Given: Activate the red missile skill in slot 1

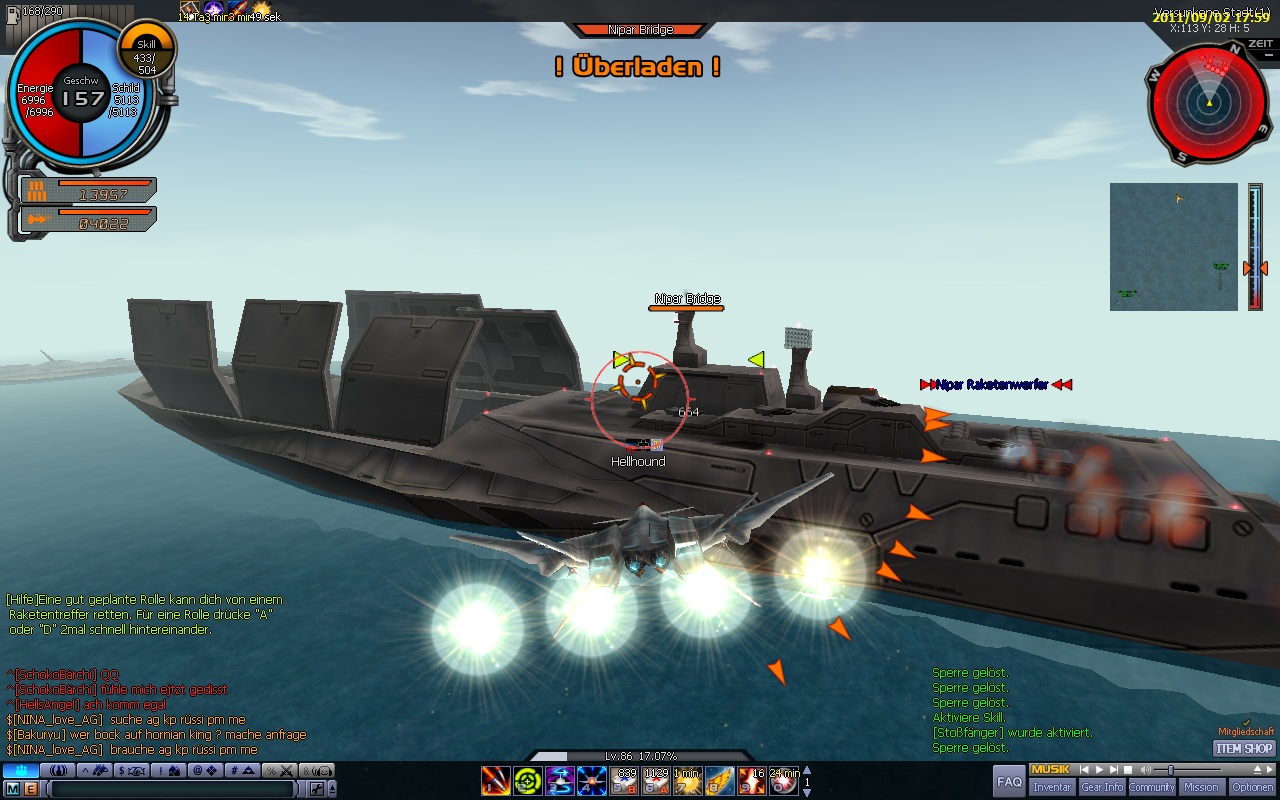Looking at the screenshot, I should 496,780.
